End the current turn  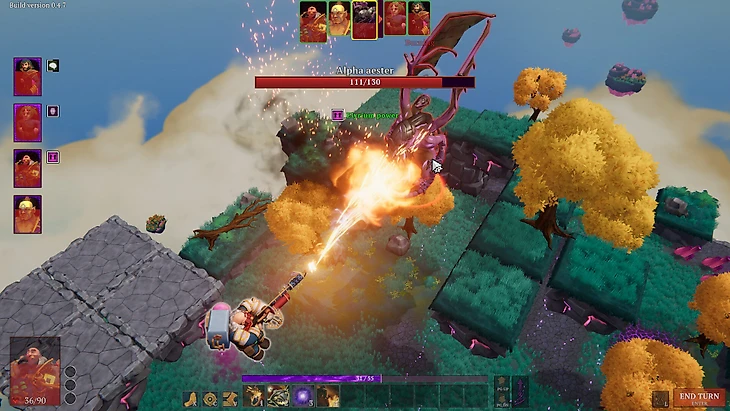point(699,397)
